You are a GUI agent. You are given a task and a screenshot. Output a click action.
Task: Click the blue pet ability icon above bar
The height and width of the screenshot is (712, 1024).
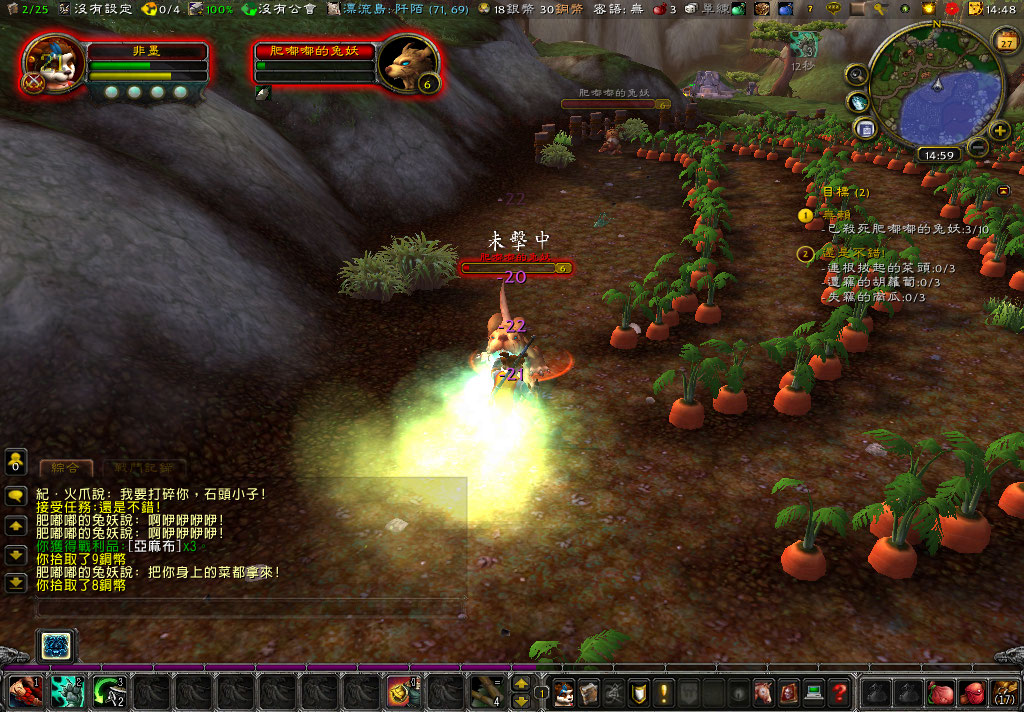57,646
